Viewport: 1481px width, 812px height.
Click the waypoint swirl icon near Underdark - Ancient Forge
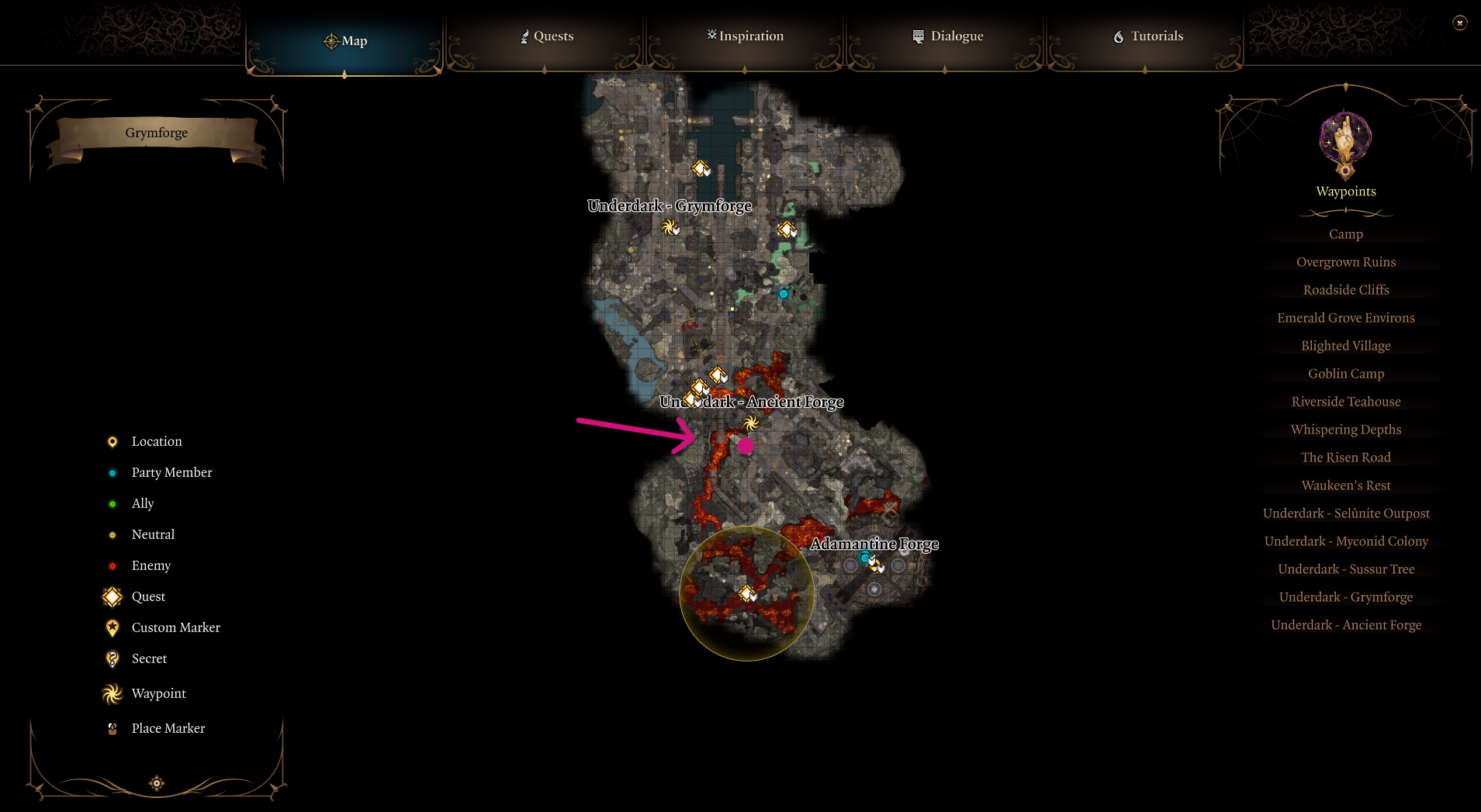pyautogui.click(x=749, y=423)
